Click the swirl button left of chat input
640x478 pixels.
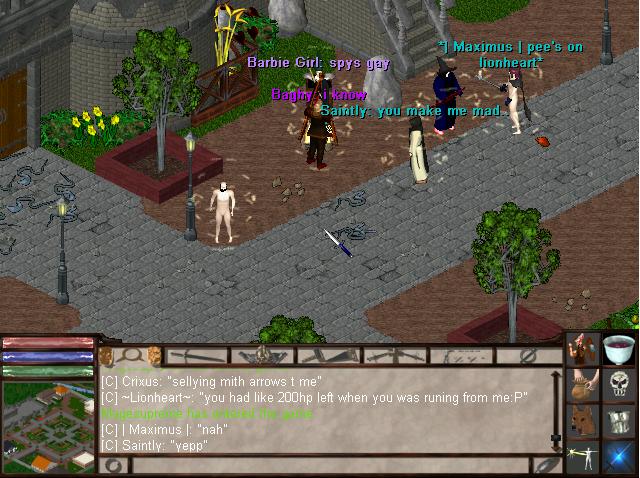(x=113, y=465)
